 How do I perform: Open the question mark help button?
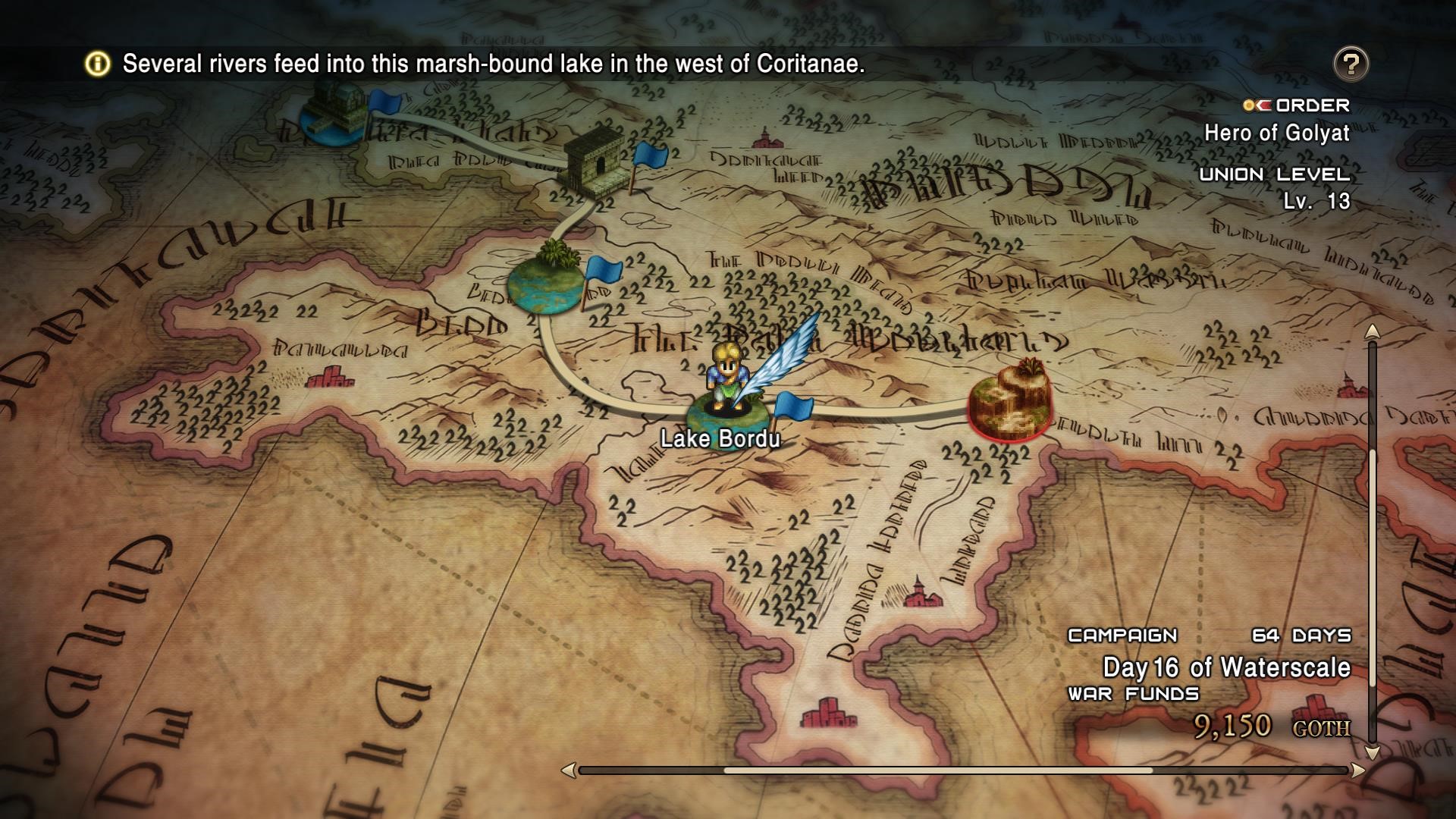point(1351,64)
